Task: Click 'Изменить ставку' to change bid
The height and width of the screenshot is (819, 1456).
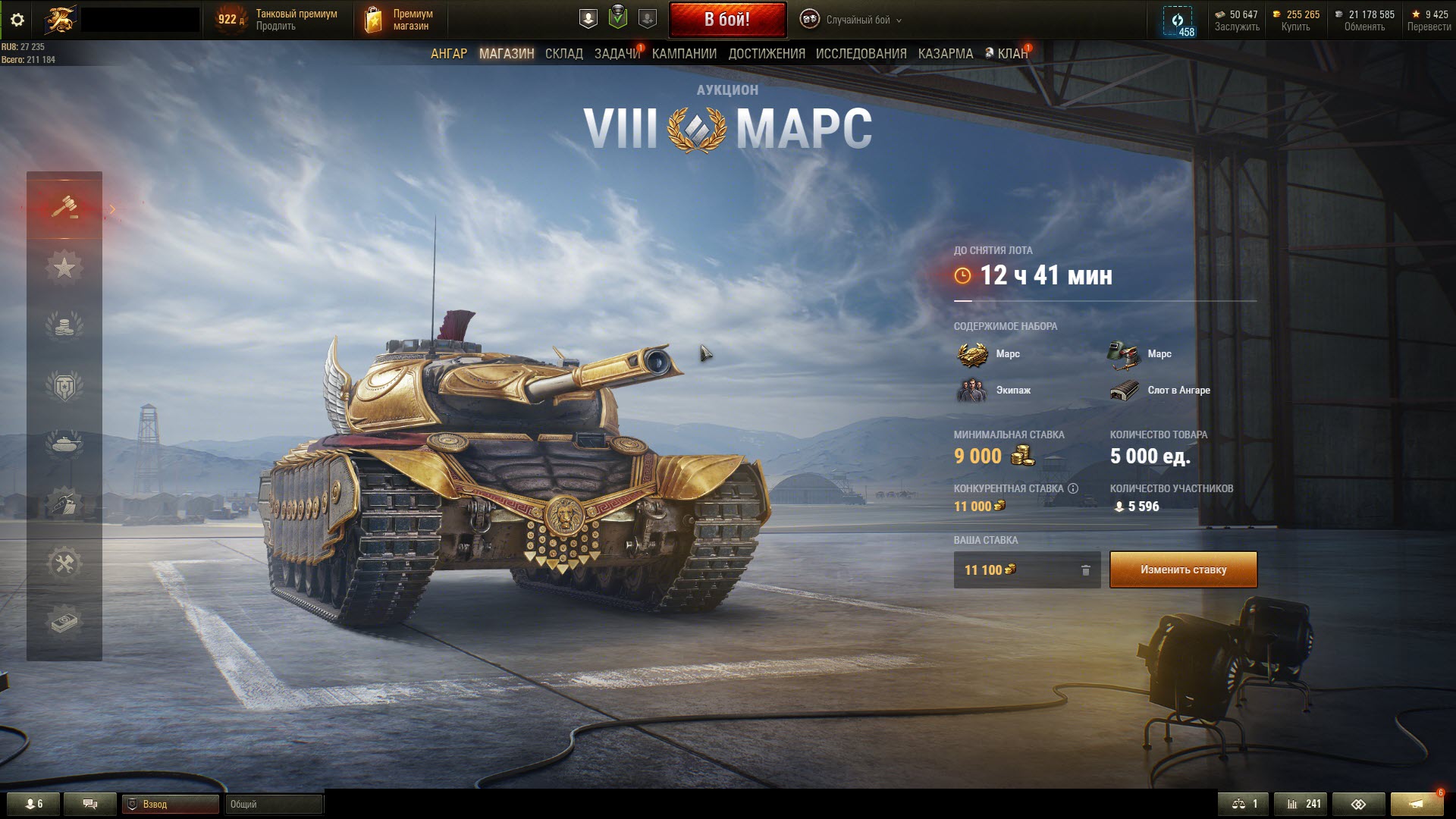Action: 1183,570
